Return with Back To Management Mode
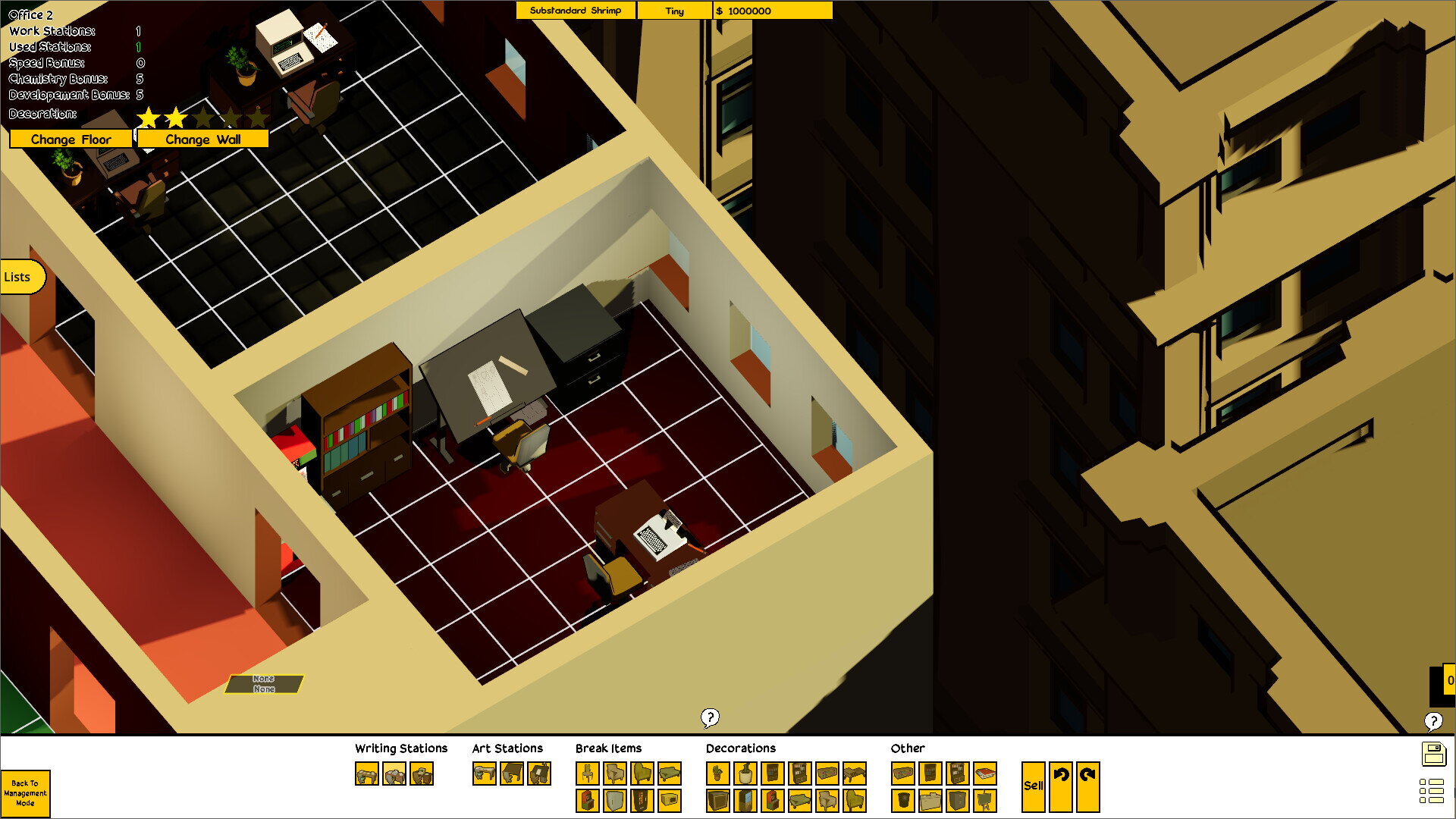The width and height of the screenshot is (1456, 819). point(25,793)
